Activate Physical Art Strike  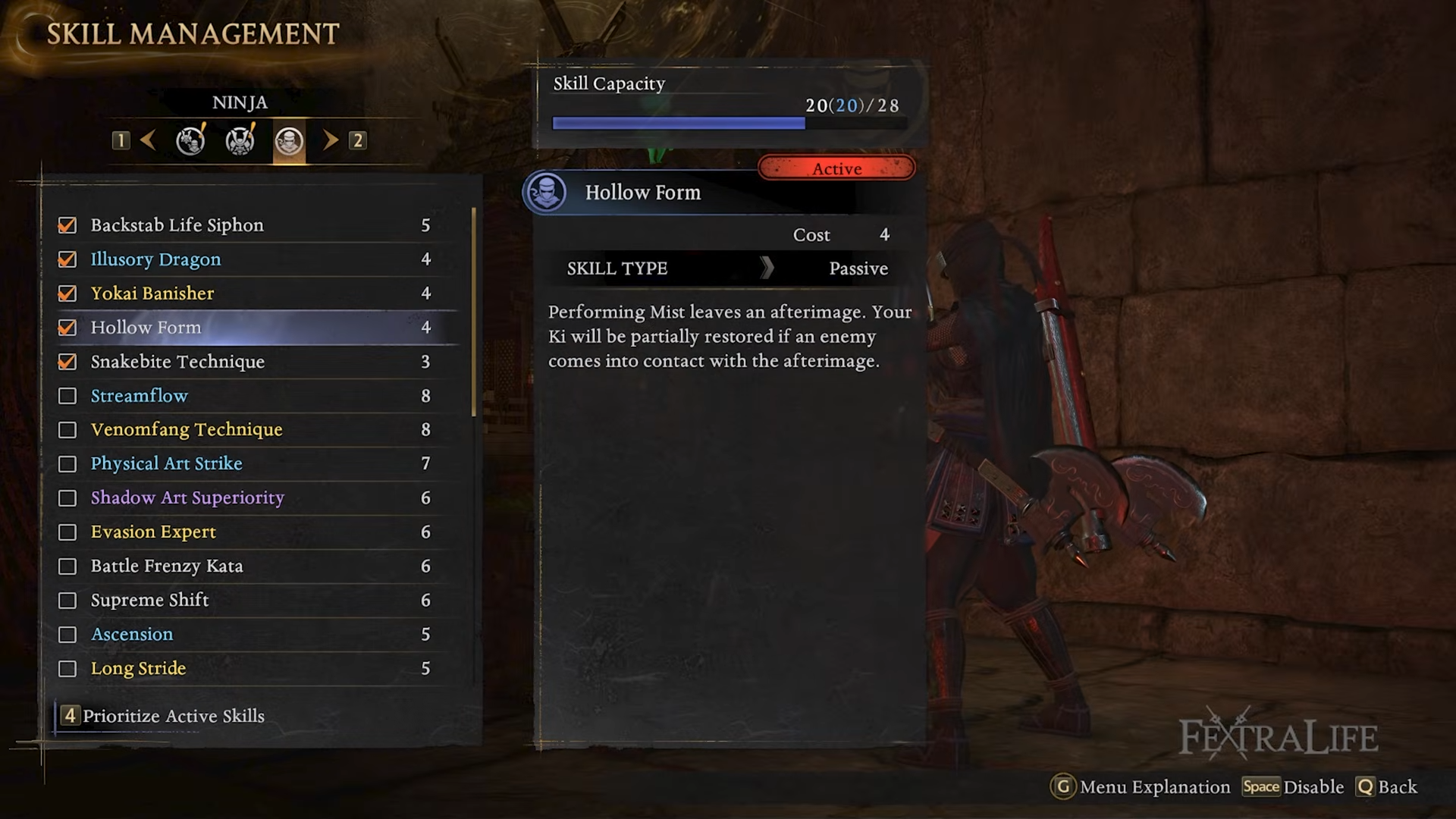click(67, 464)
